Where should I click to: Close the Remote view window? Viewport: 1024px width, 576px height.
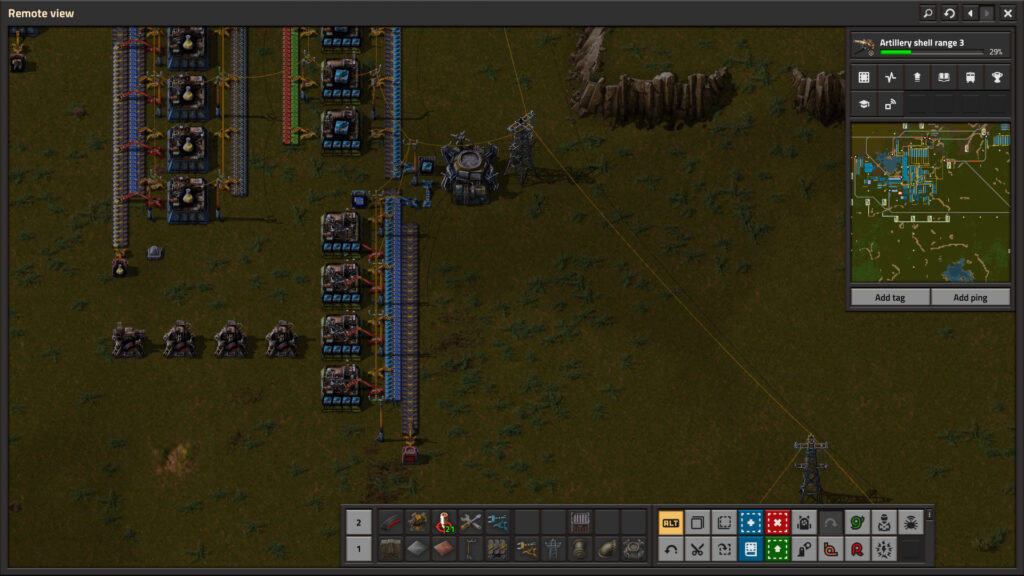click(1007, 13)
